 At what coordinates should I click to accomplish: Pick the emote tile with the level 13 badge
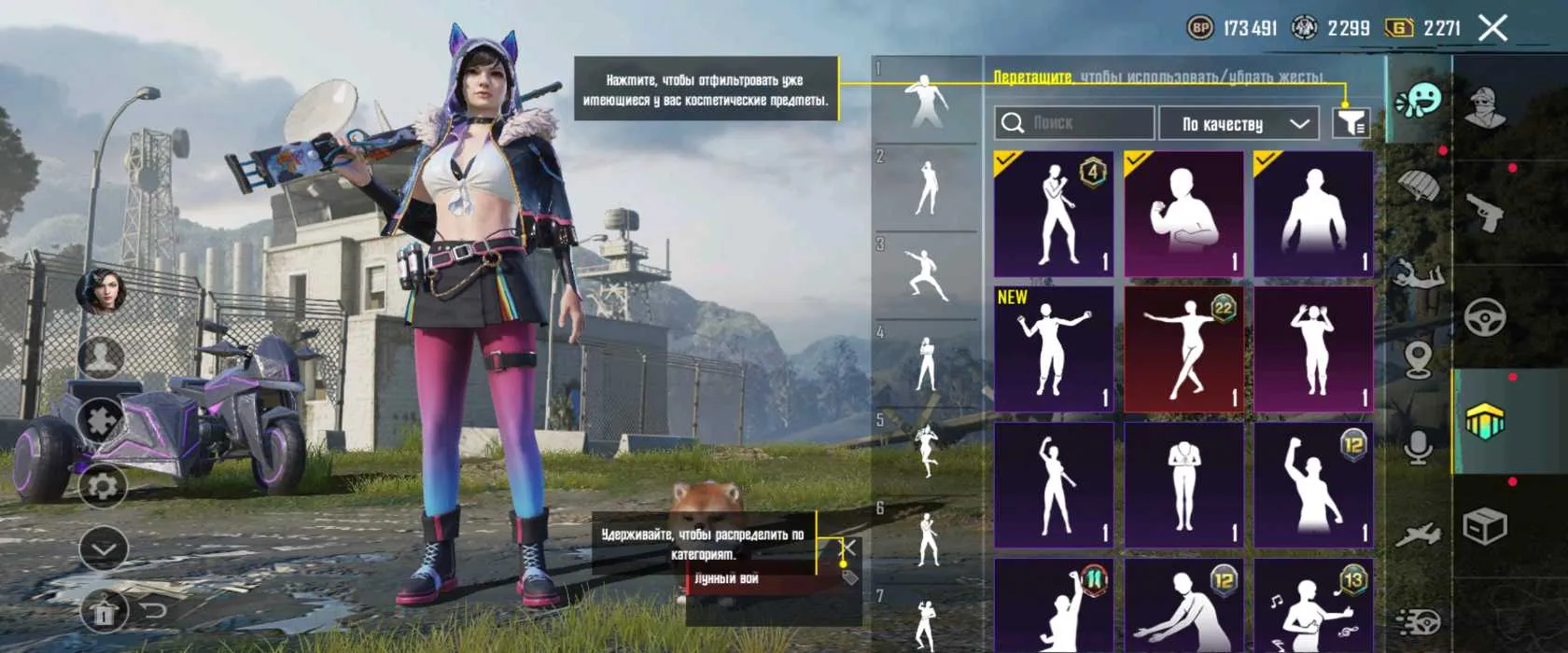pyautogui.click(x=1313, y=604)
